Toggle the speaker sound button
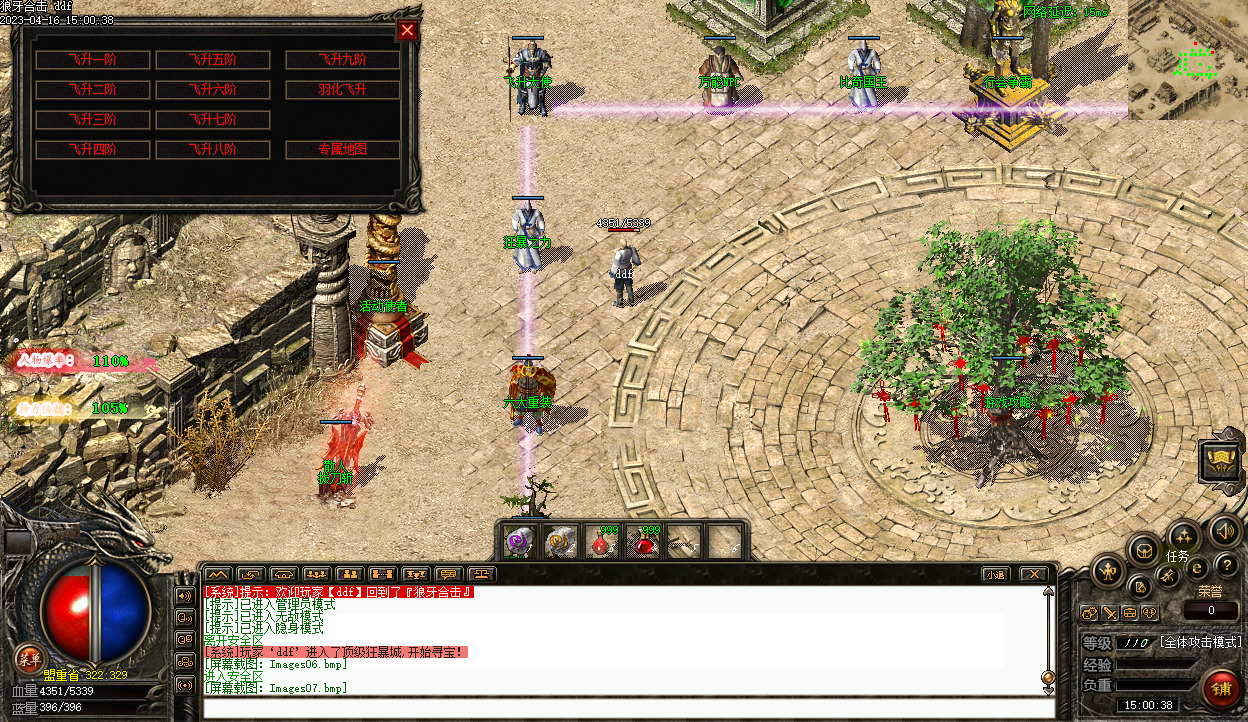 (1225, 530)
